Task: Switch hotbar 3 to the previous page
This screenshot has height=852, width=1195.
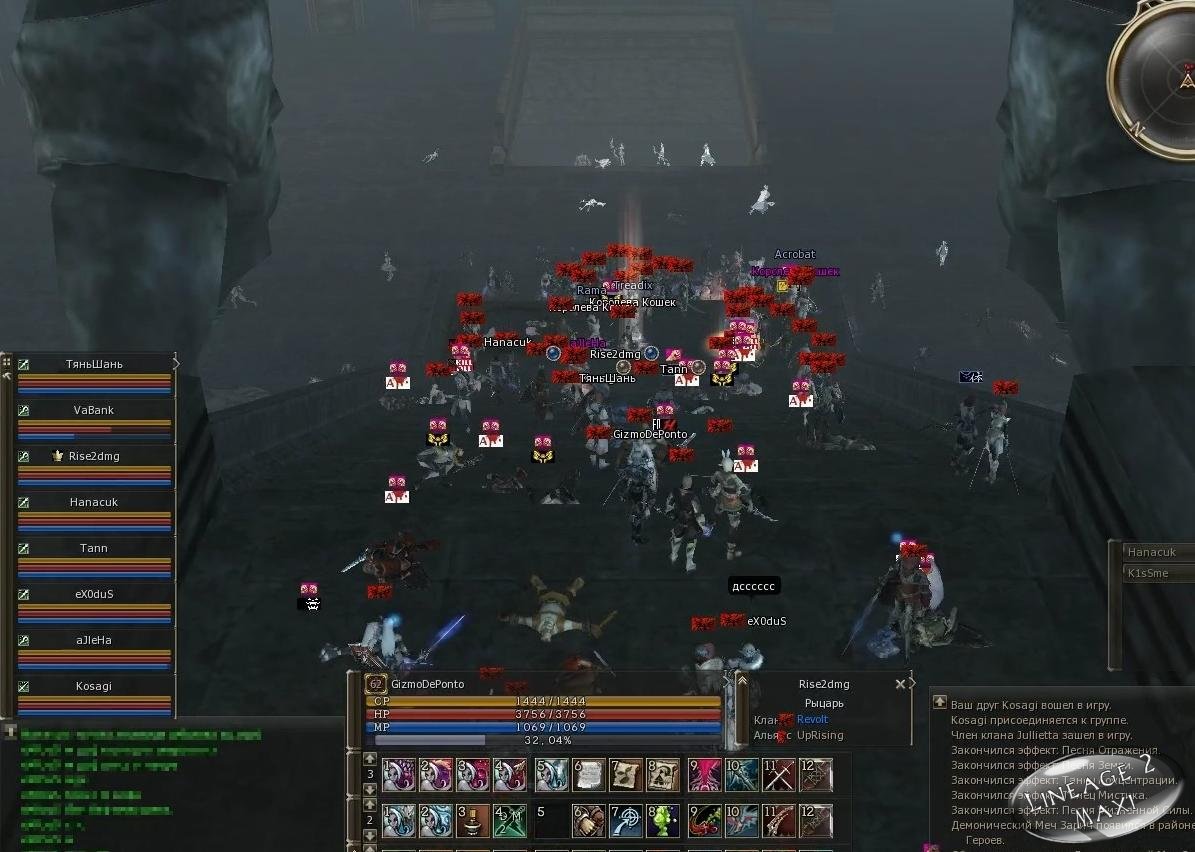Action: 370,759
